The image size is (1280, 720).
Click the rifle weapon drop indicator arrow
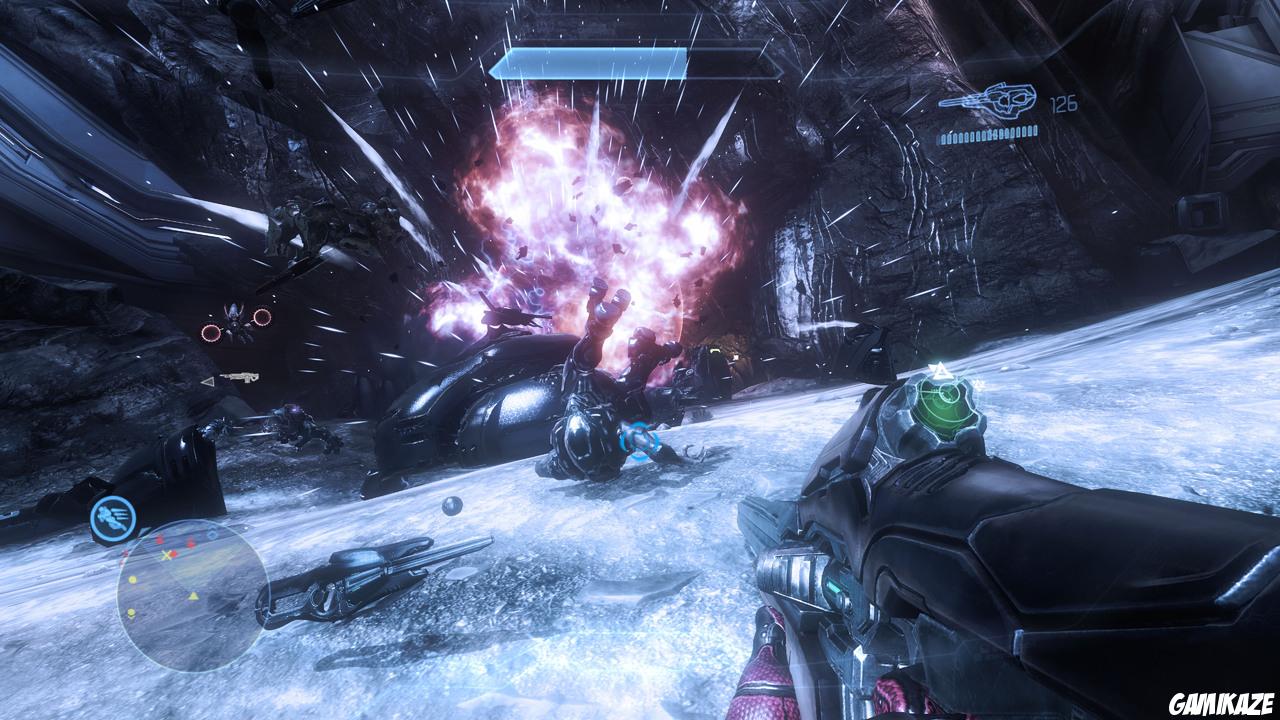(208, 382)
